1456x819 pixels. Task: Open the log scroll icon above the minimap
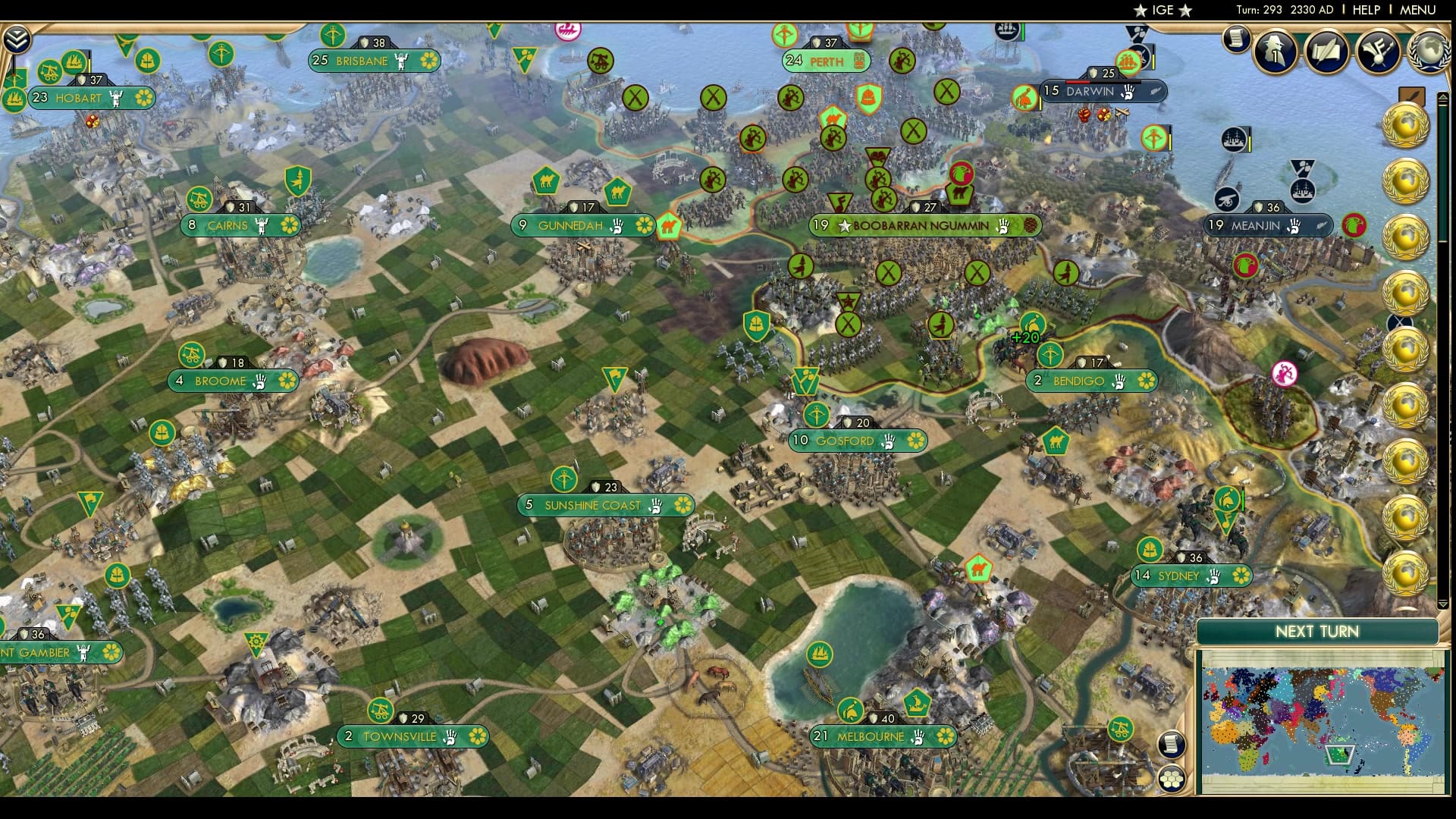(x=1172, y=743)
